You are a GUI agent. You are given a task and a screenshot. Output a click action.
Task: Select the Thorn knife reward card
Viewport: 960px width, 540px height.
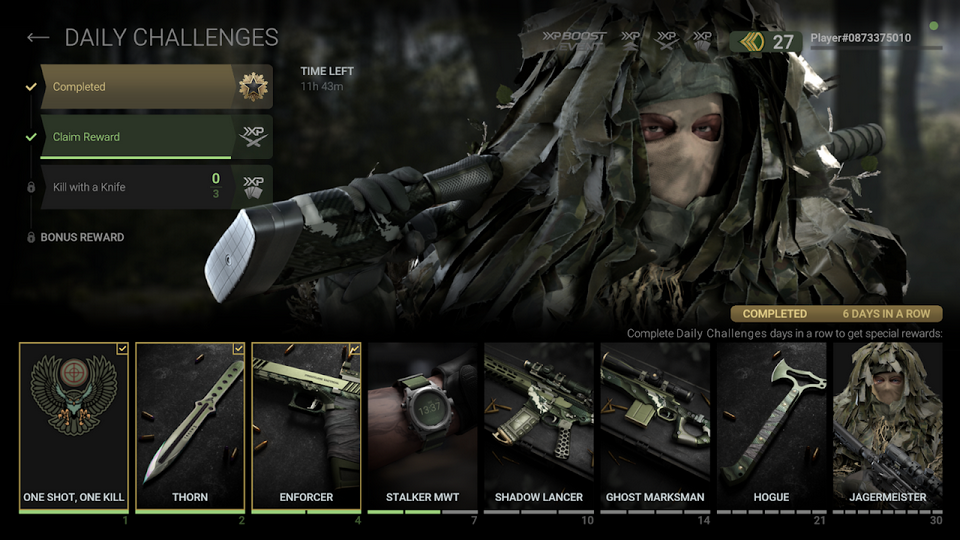pos(190,426)
